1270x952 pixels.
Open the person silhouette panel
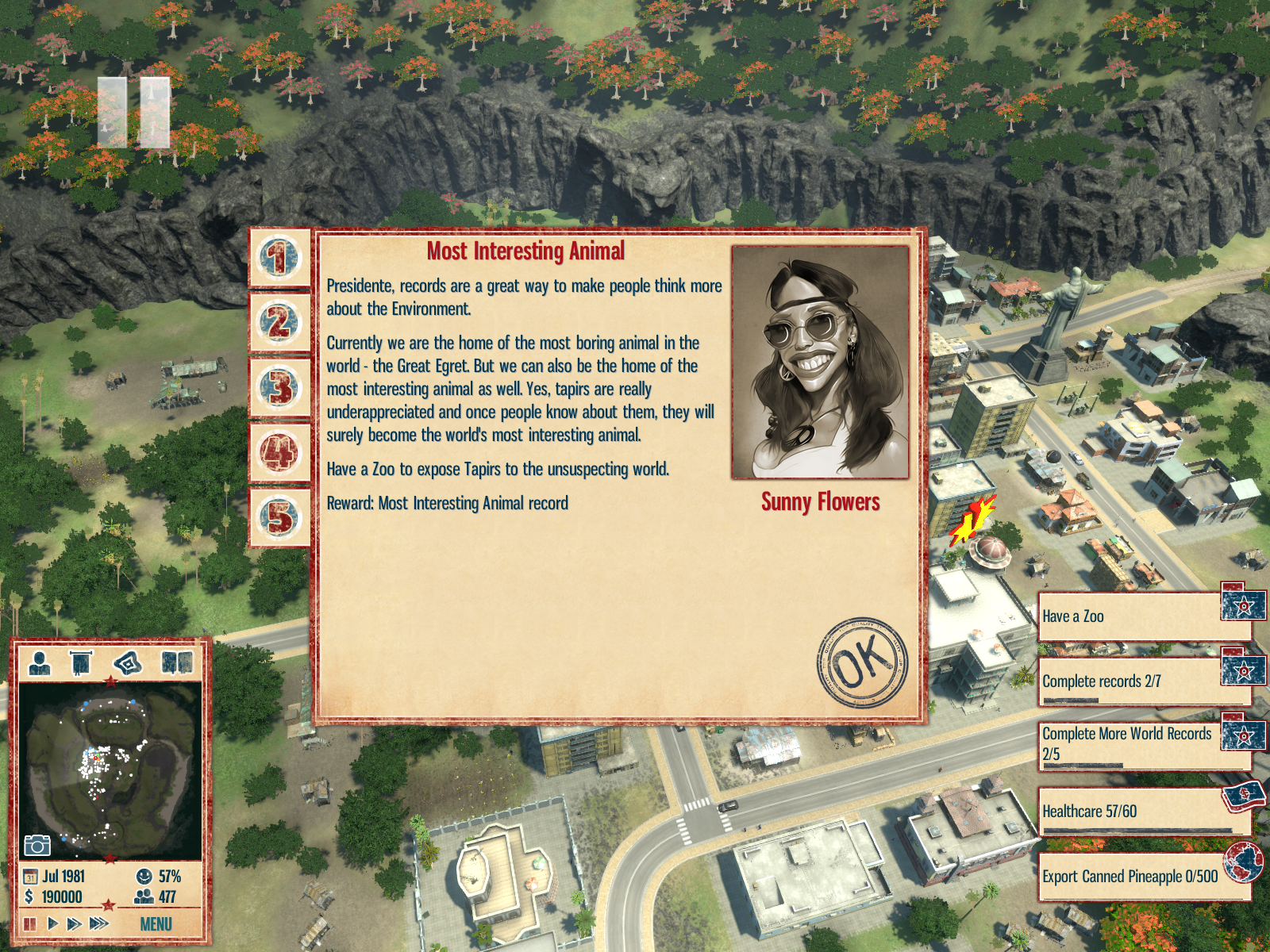[x=40, y=662]
